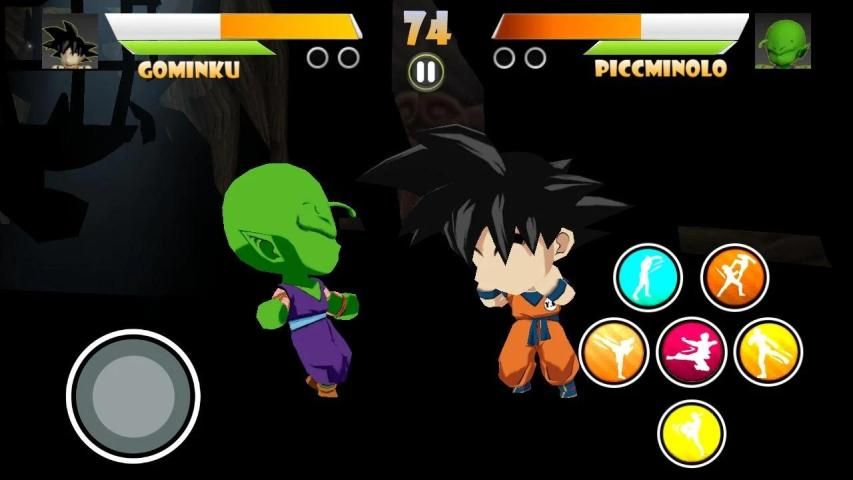
Task: Use the orange throw attack at top right
Action: tap(734, 277)
